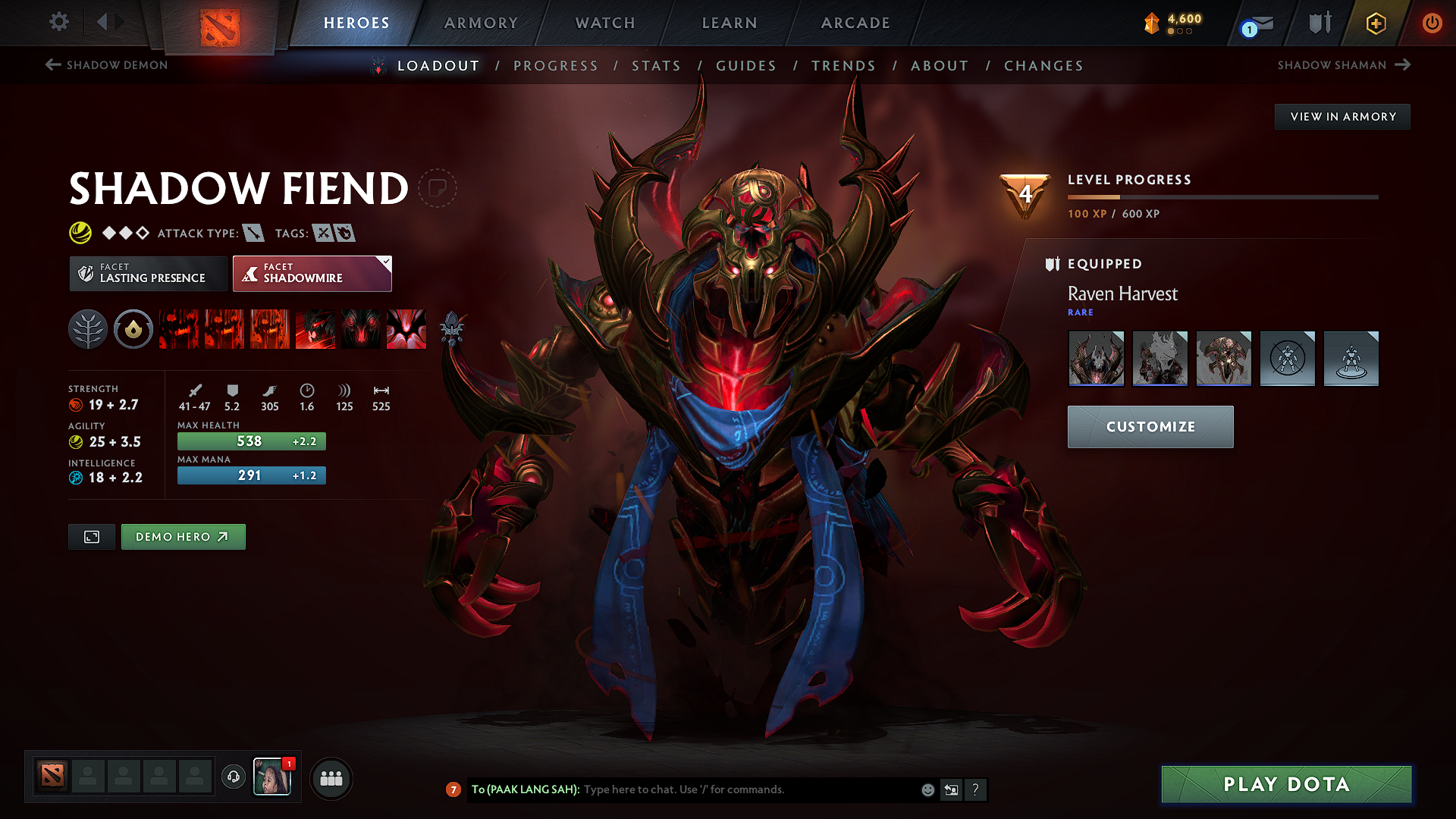Select the talent tree icon below the facets

(x=88, y=329)
